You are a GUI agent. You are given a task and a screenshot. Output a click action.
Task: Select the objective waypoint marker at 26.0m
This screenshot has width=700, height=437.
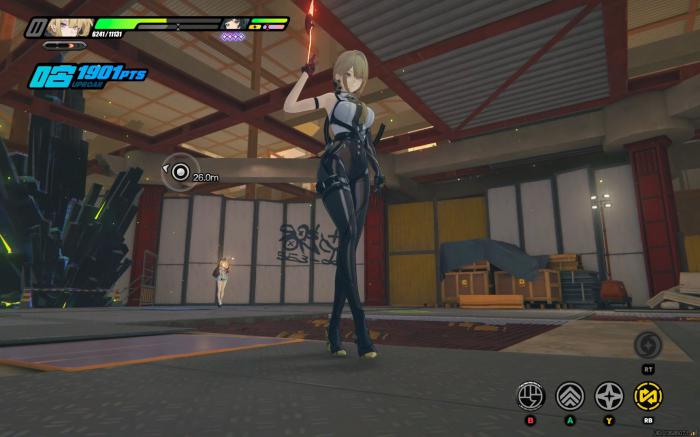[x=179, y=173]
